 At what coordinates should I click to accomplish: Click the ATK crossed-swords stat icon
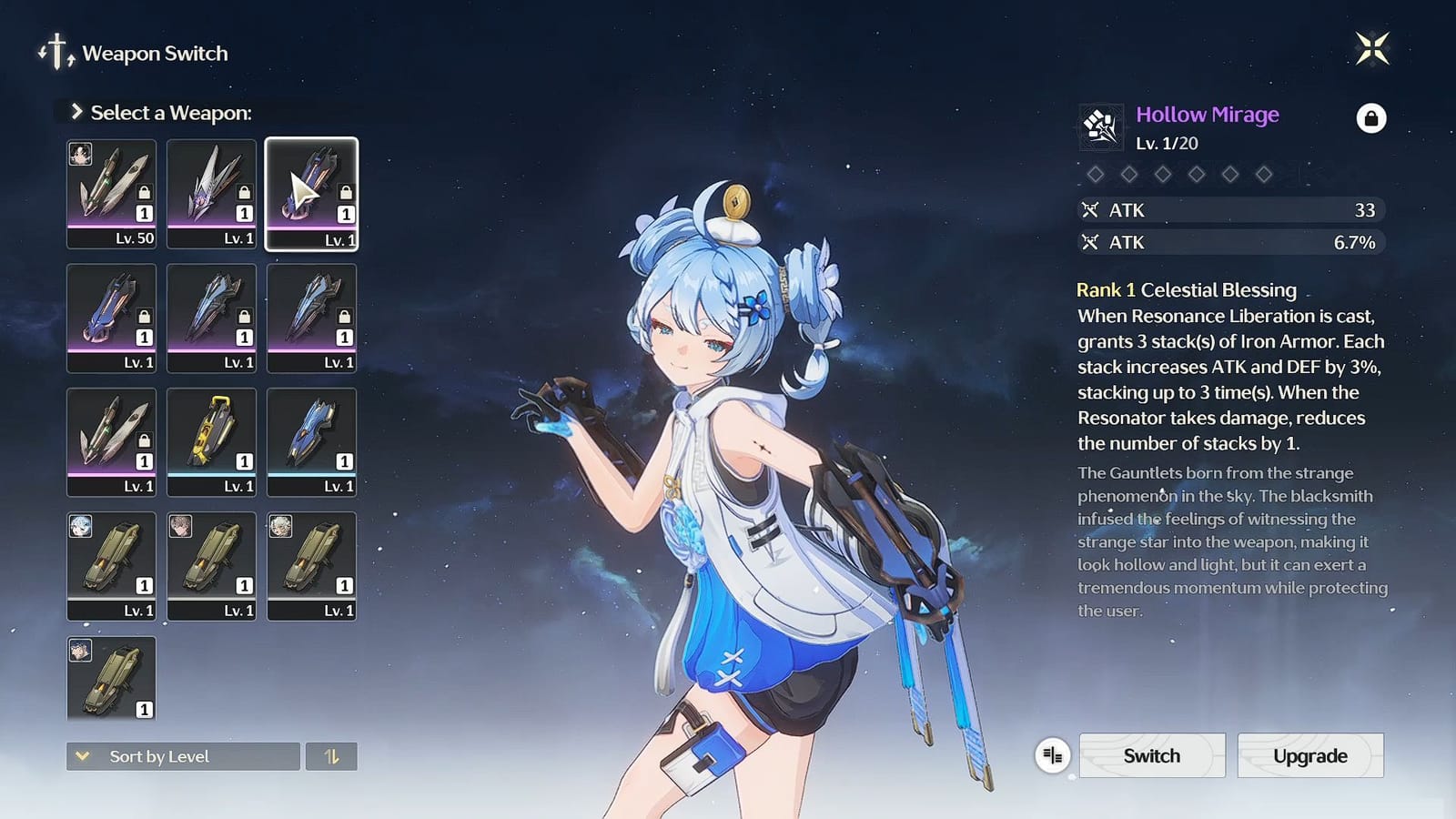coord(1089,210)
